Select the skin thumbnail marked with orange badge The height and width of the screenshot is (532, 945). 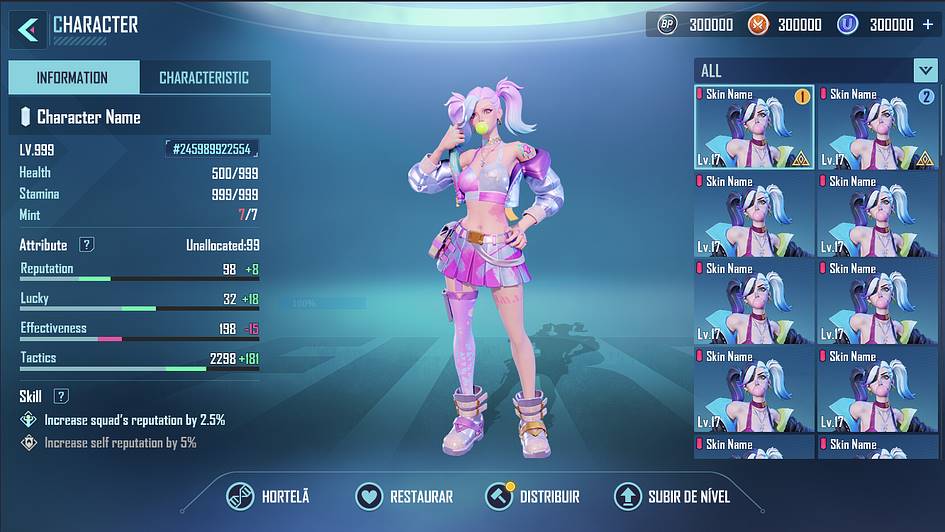point(754,127)
